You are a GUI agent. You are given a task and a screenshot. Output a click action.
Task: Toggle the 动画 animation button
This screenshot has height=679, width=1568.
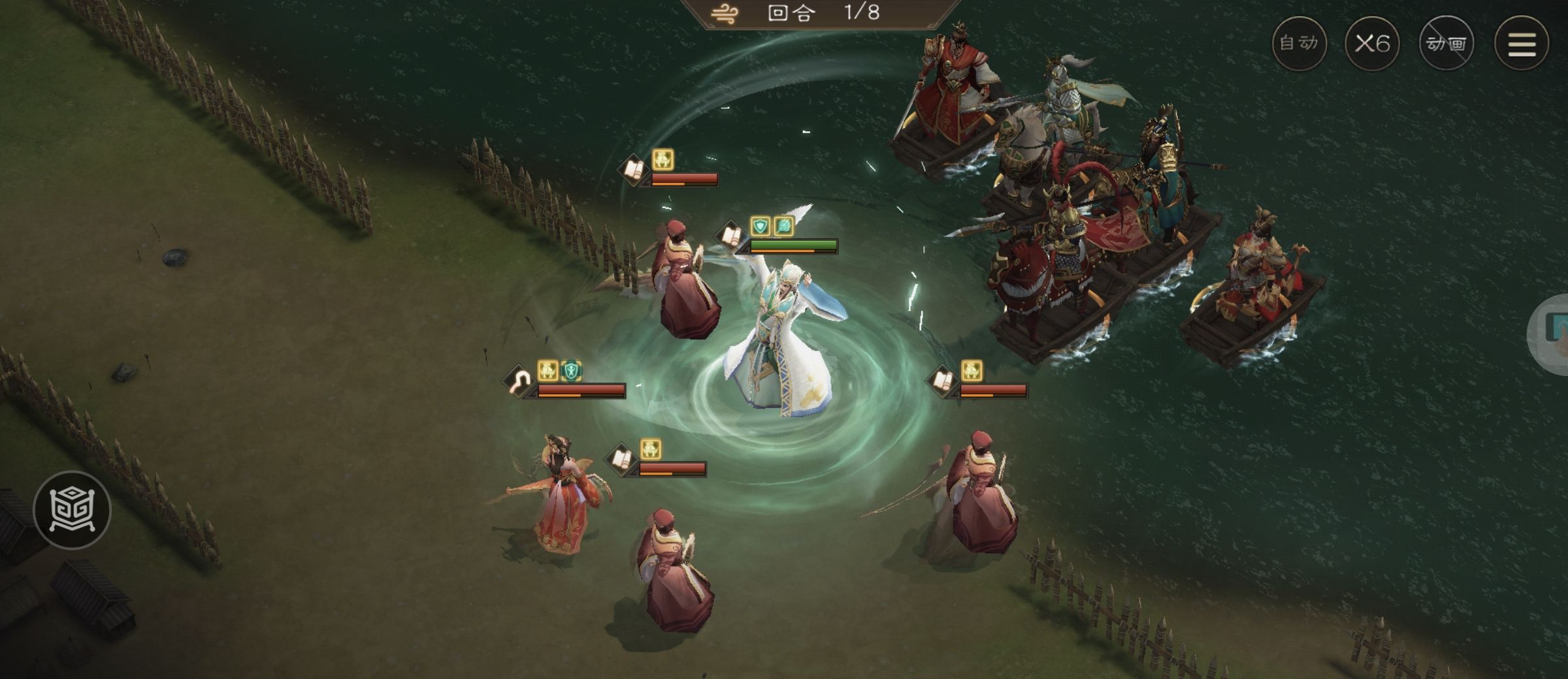pyautogui.click(x=1446, y=43)
